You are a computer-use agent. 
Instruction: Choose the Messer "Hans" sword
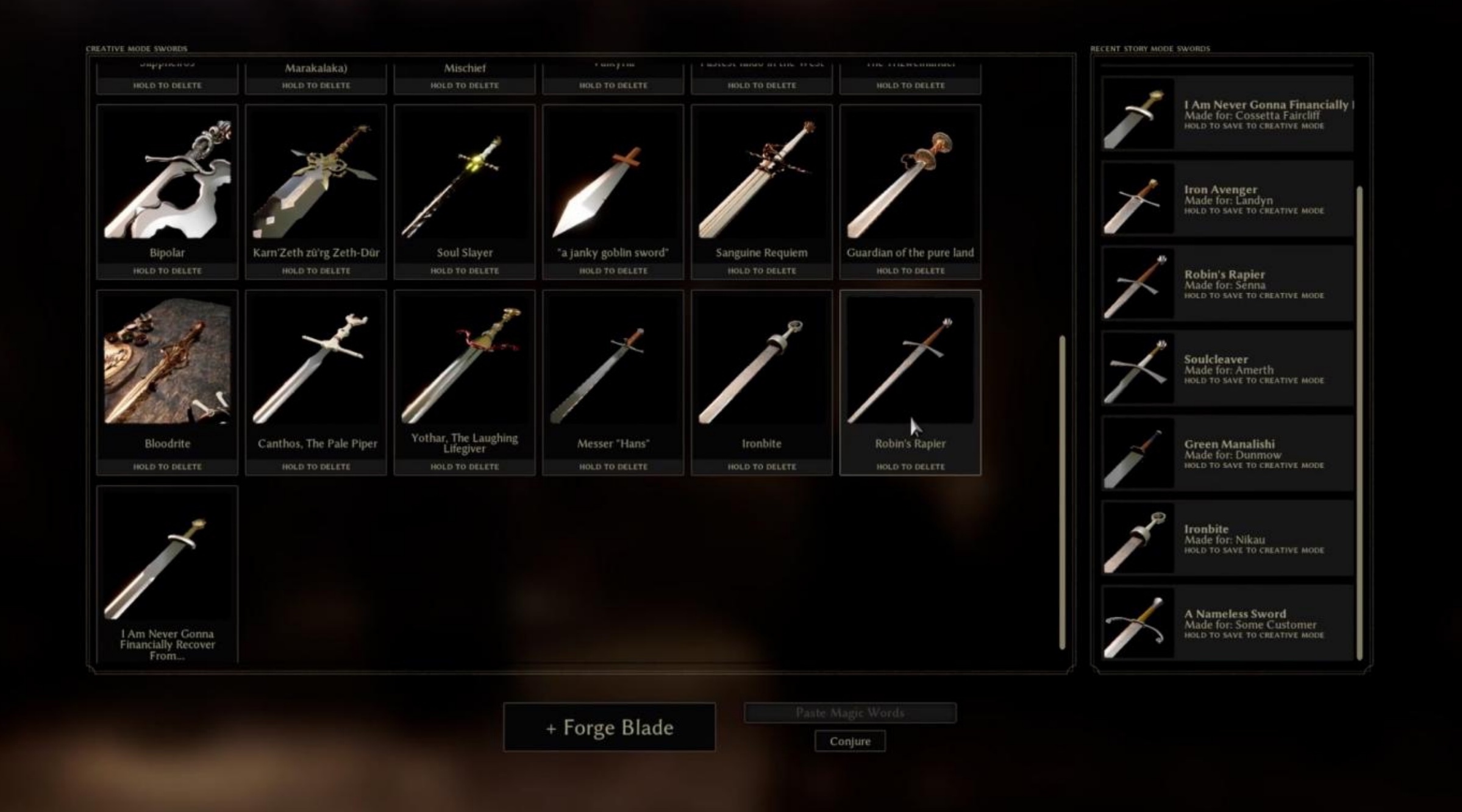coord(613,366)
